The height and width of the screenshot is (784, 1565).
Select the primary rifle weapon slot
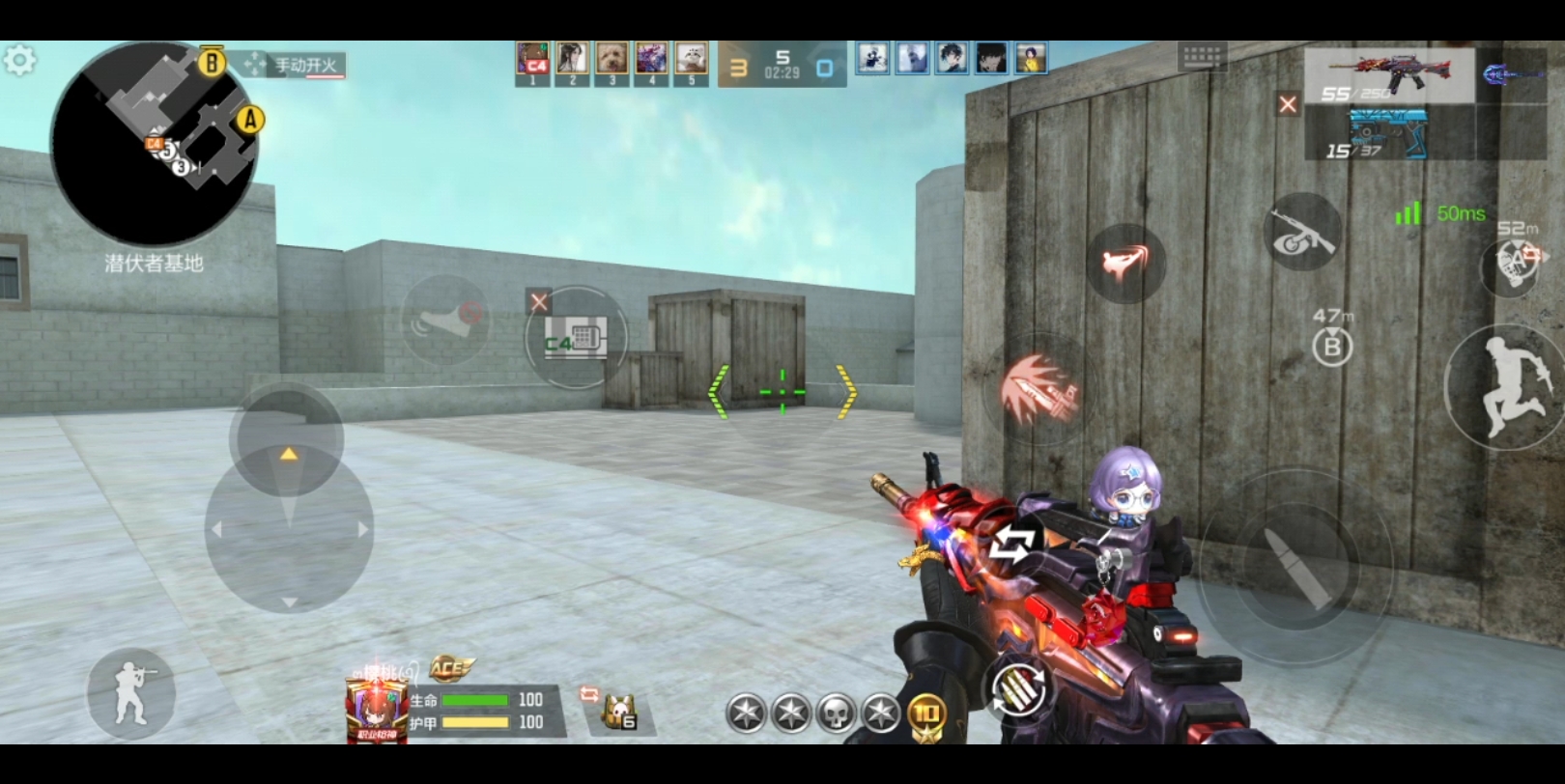[1389, 75]
